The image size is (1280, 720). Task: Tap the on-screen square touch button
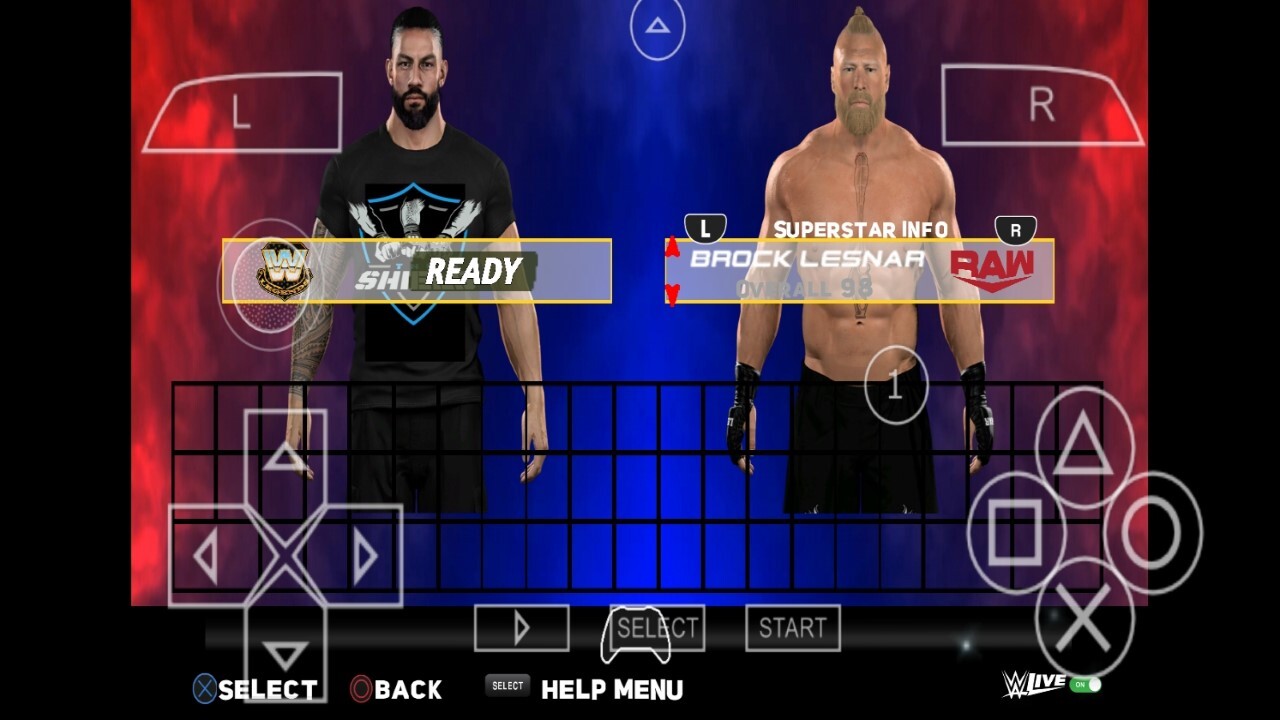1015,533
